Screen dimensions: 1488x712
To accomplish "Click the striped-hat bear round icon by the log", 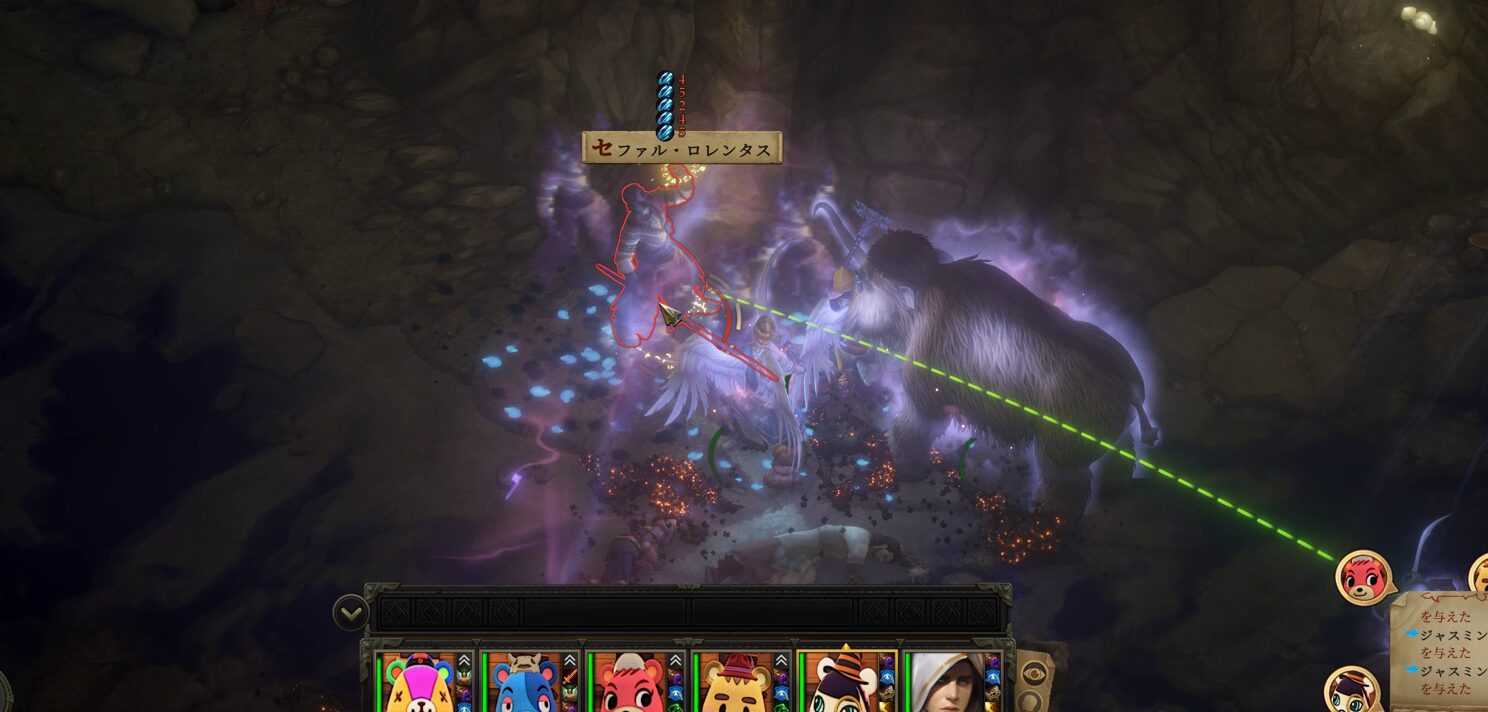I will click(x=1351, y=691).
